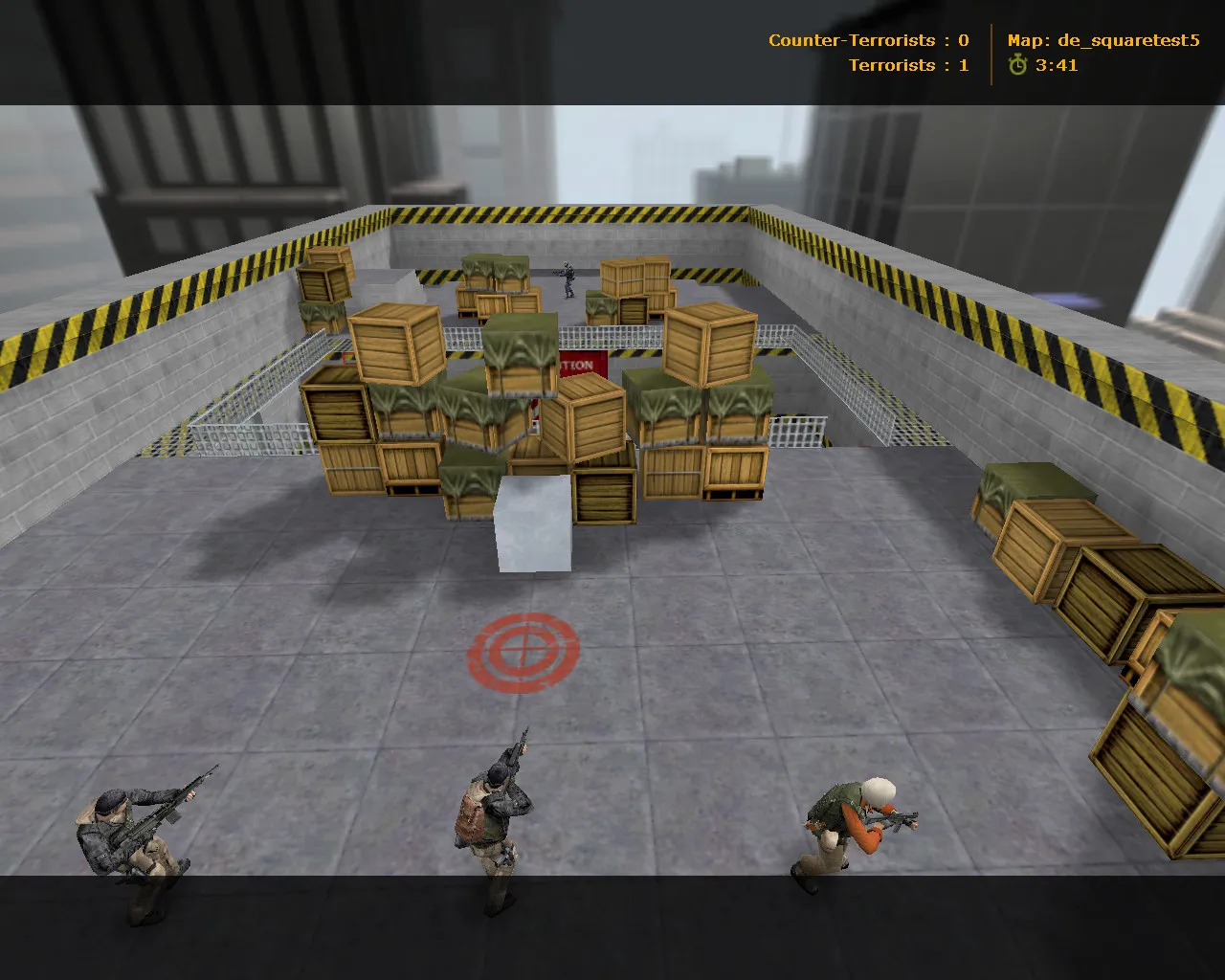Click the tilted crate in the bottom-right corner
Image resolution: width=1225 pixels, height=980 pixels.
(1158, 766)
